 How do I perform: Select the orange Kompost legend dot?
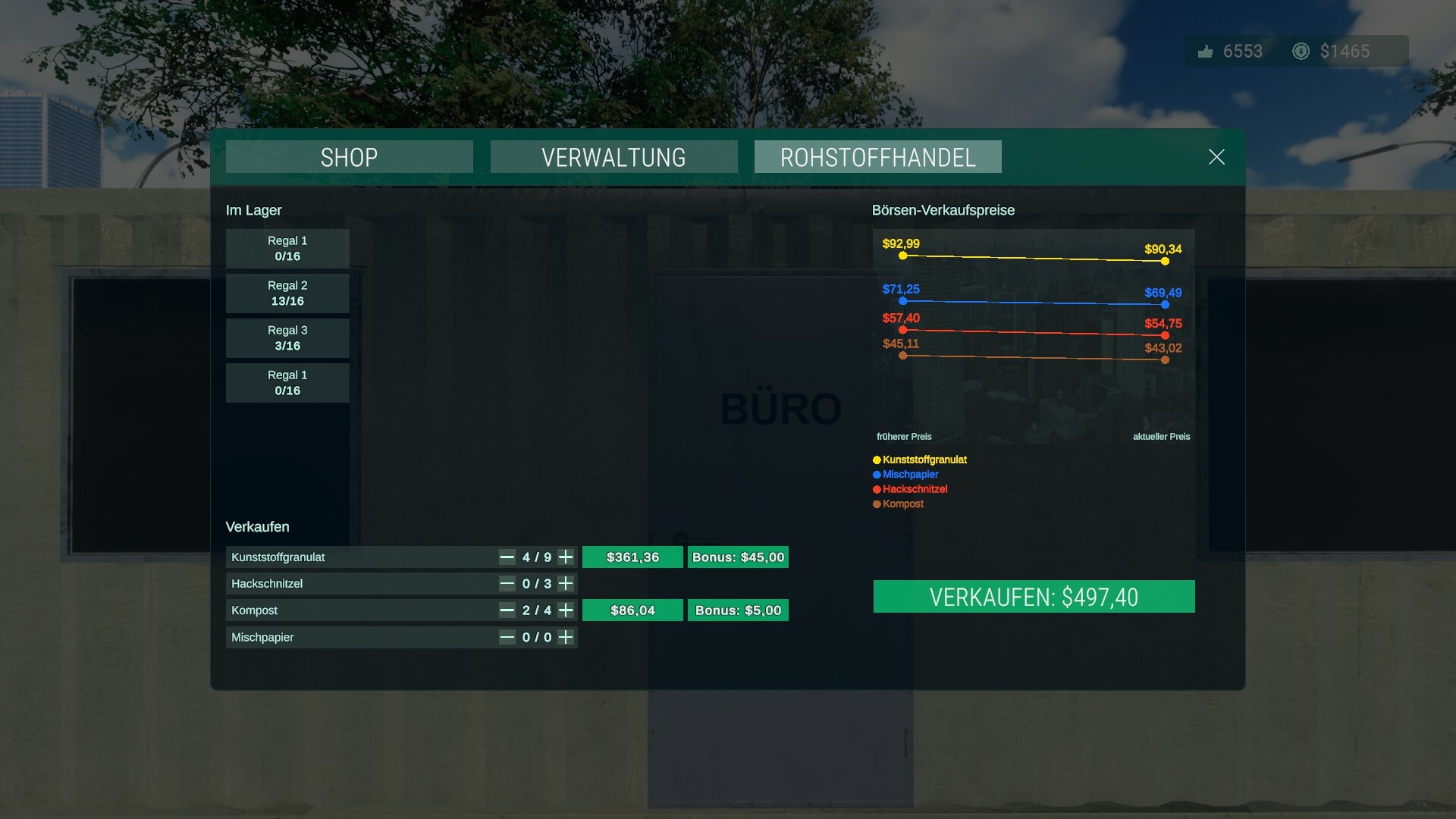click(876, 504)
